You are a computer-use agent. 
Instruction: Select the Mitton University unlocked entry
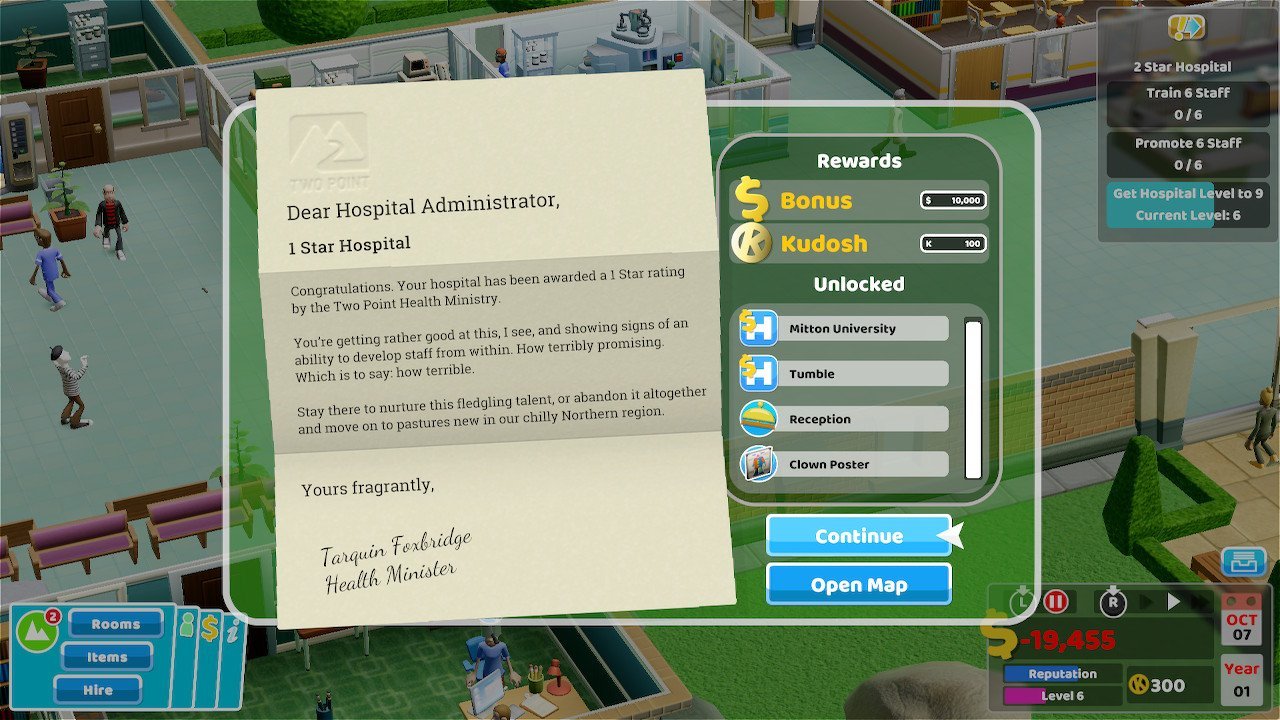[843, 329]
